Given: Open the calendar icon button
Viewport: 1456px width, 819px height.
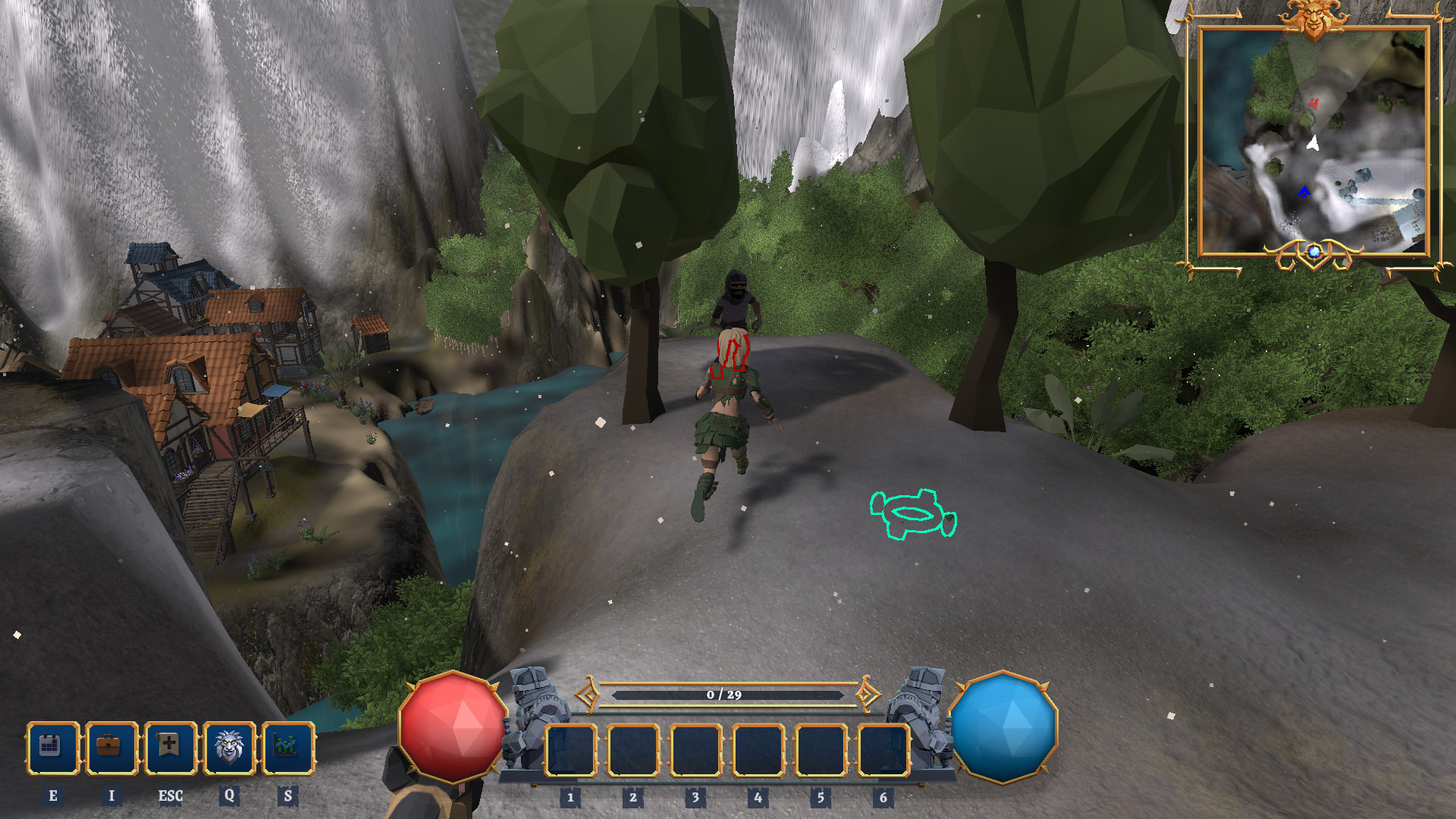Looking at the screenshot, I should (x=52, y=748).
